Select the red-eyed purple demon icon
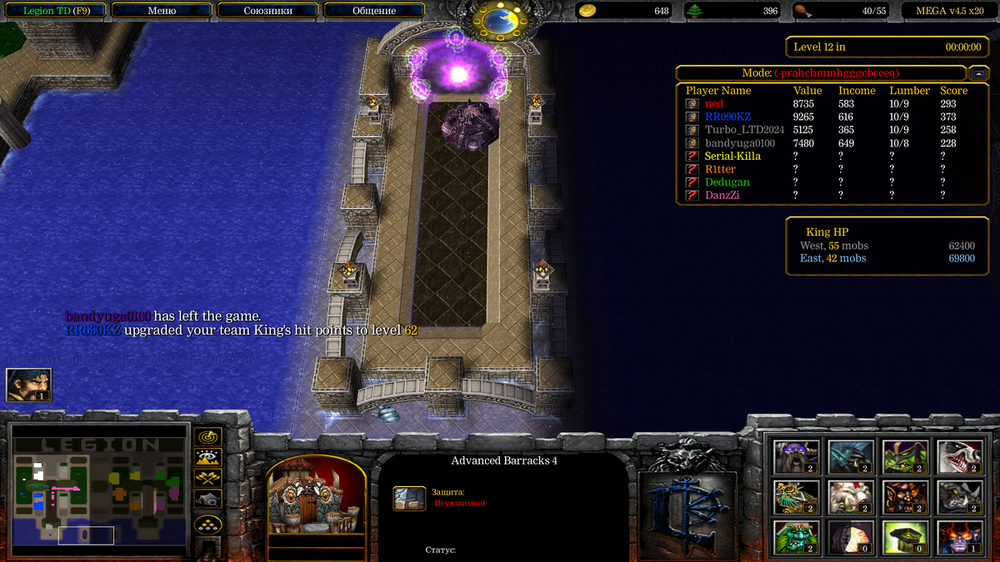The image size is (1000, 562). (x=958, y=536)
